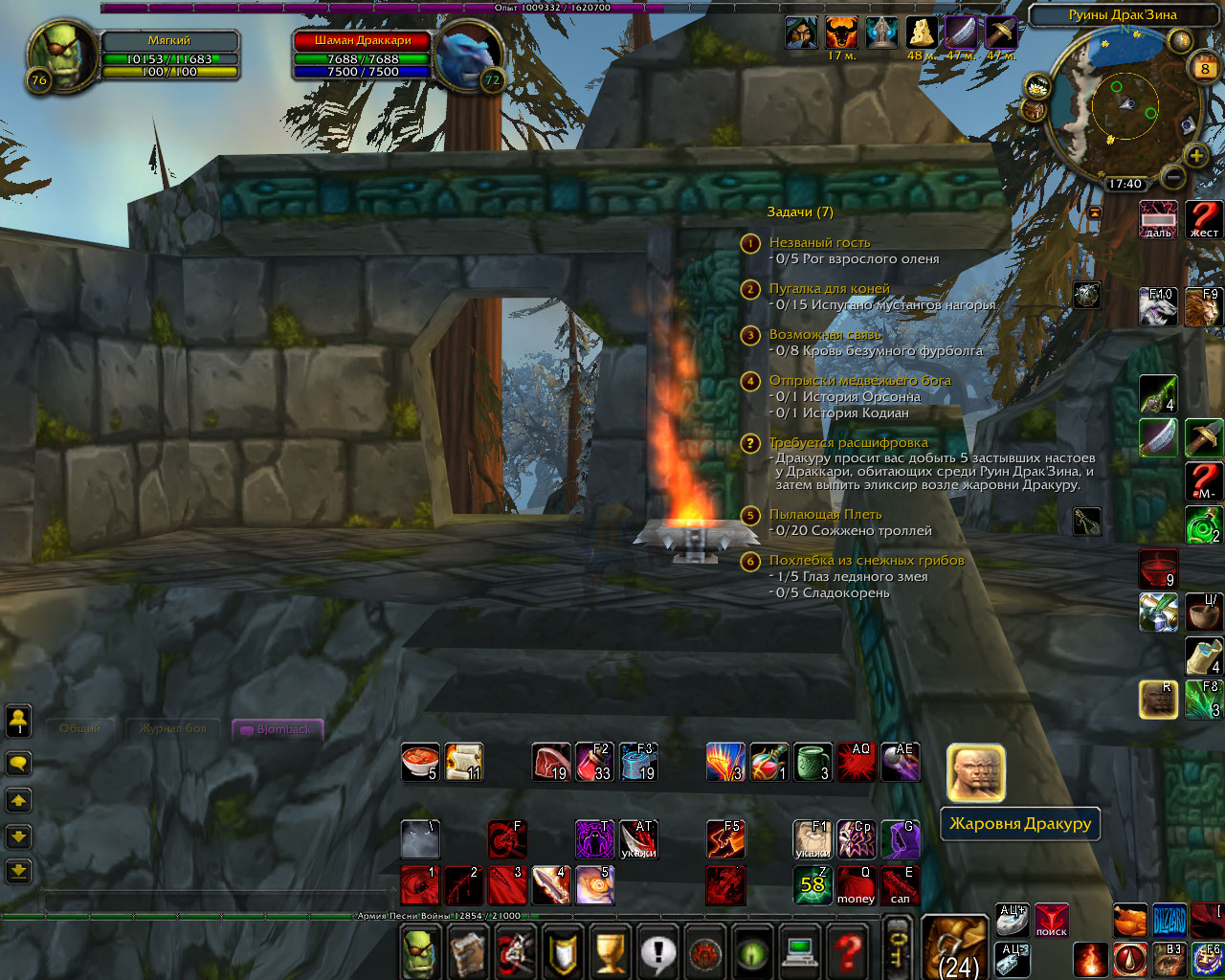This screenshot has width=1225, height=980.
Task: Click the flower tracking button beside the minimap
Action: click(x=1036, y=88)
